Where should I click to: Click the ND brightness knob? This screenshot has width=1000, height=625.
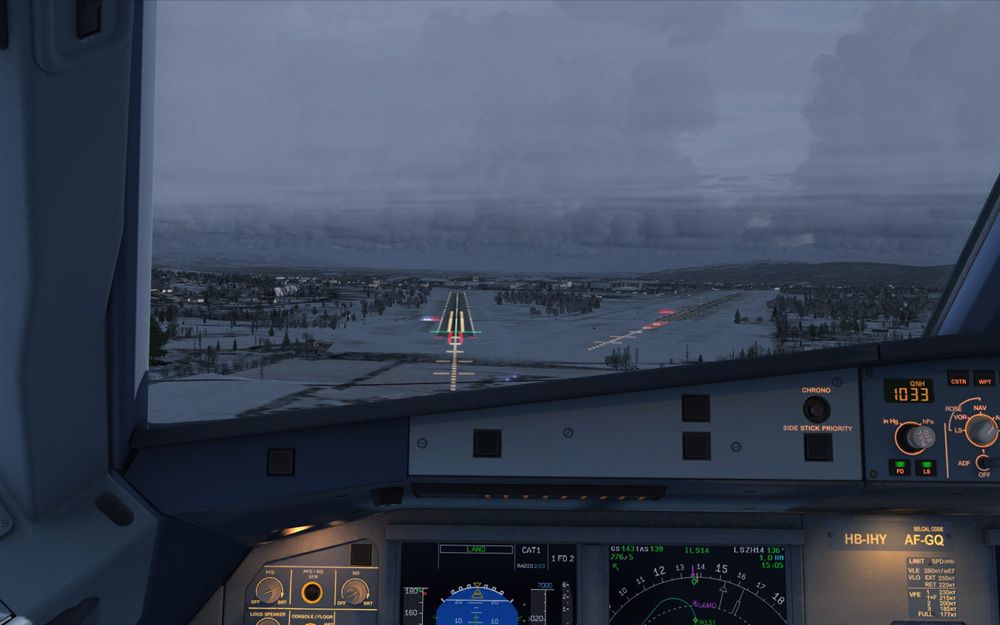pyautogui.click(x=354, y=590)
